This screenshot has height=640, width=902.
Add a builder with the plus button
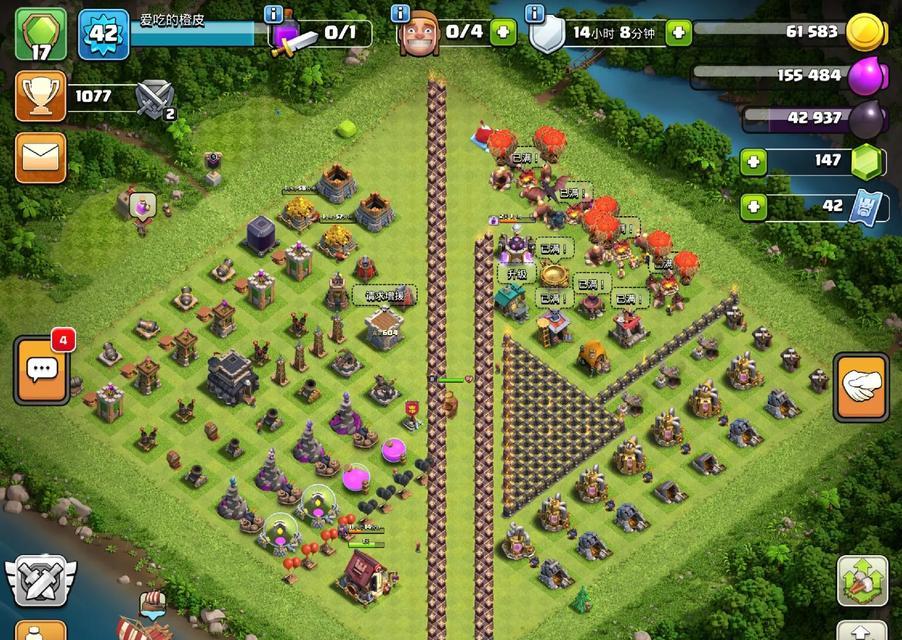coord(502,32)
